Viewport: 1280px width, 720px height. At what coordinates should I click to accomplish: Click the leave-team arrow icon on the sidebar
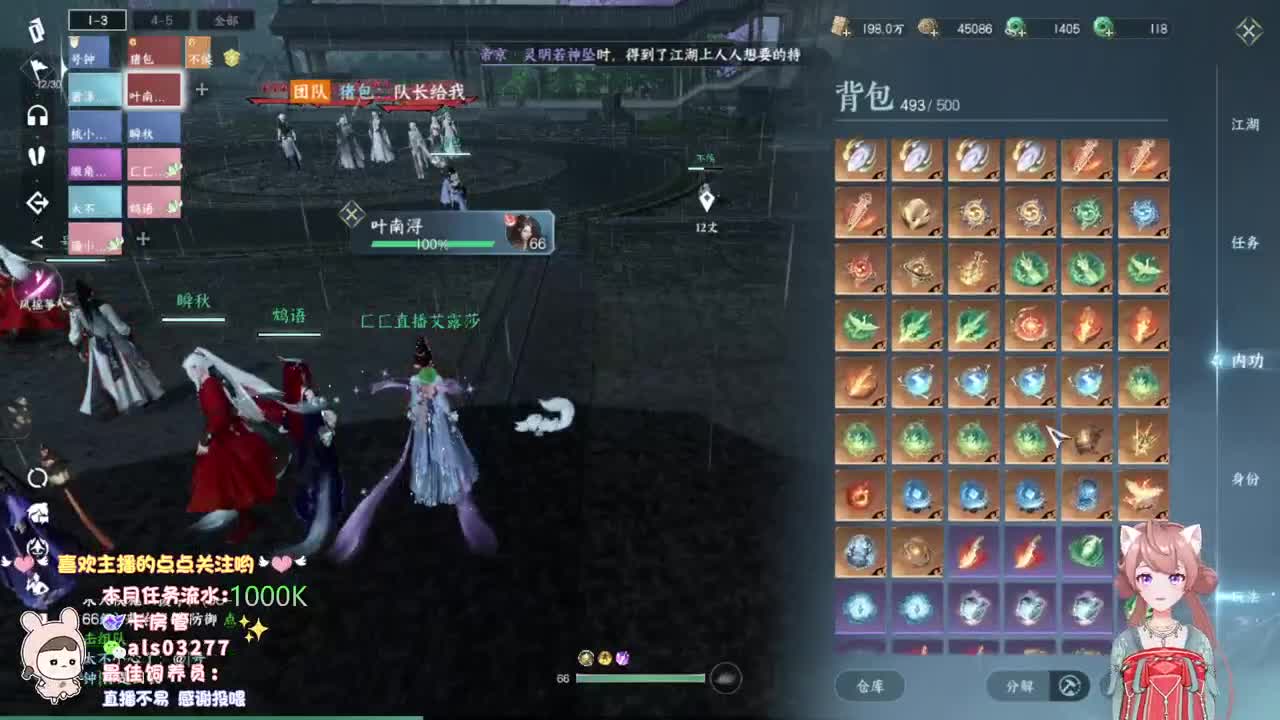point(36,201)
